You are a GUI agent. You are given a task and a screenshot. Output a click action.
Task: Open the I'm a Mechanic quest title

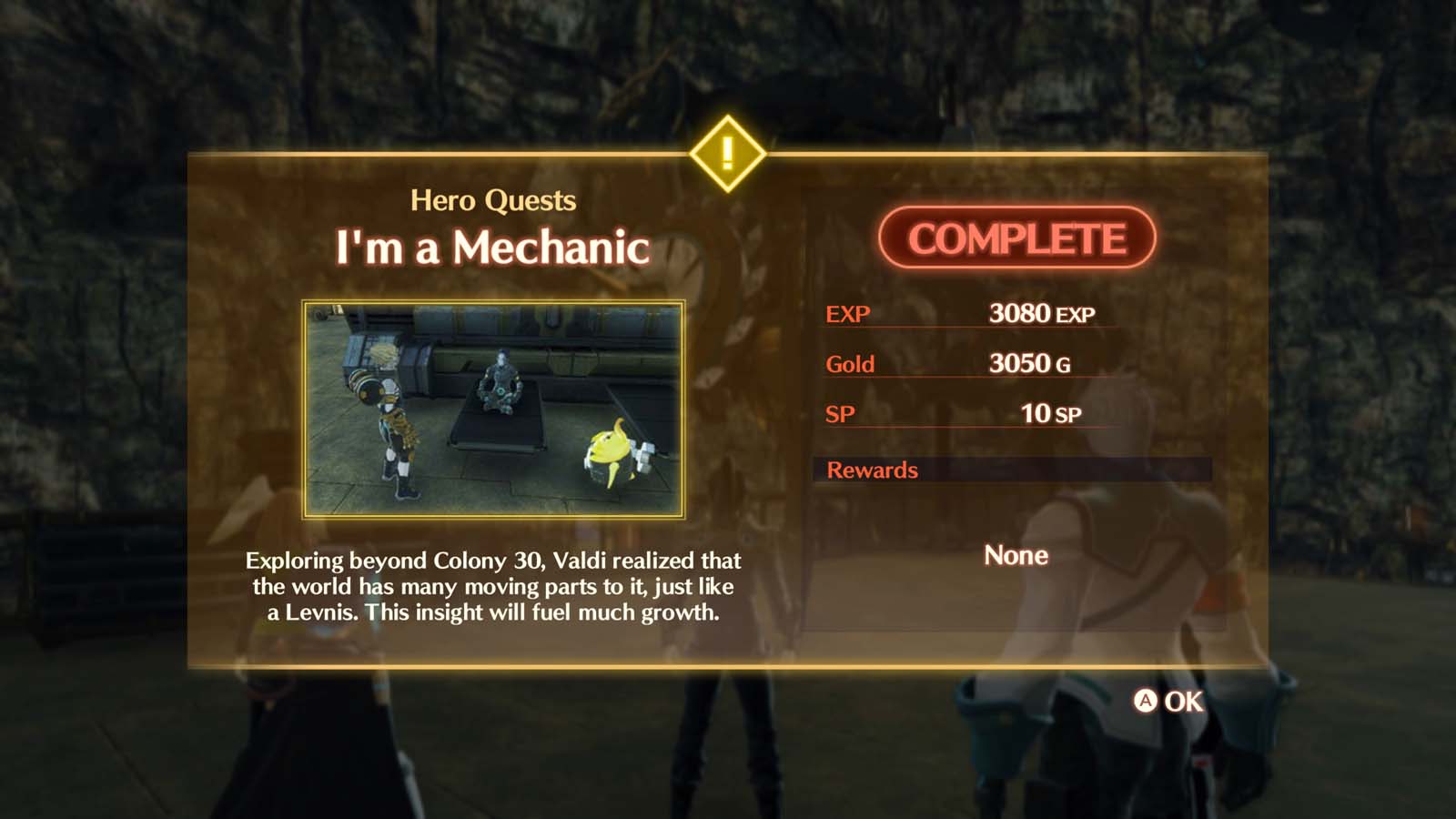[x=492, y=247]
